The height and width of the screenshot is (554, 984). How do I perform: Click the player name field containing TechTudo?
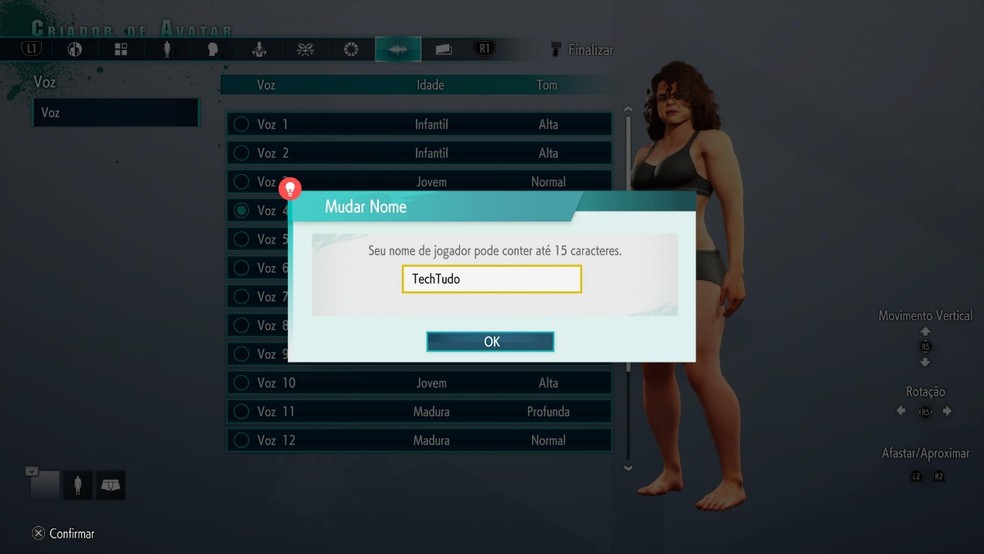tap(491, 279)
